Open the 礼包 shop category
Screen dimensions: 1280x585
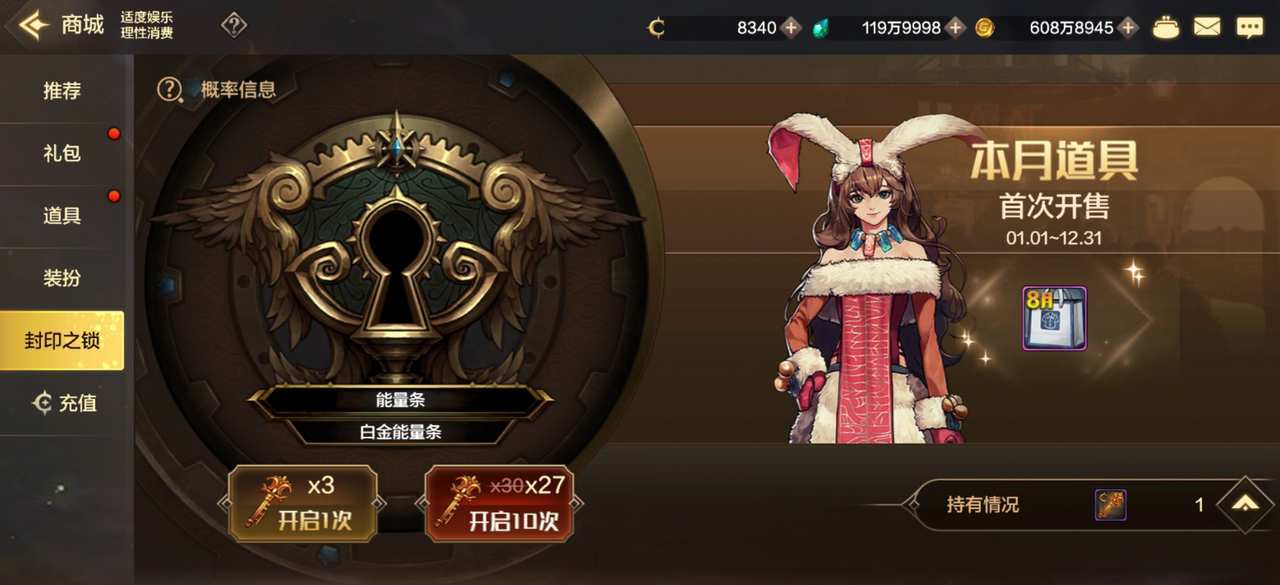(62, 153)
